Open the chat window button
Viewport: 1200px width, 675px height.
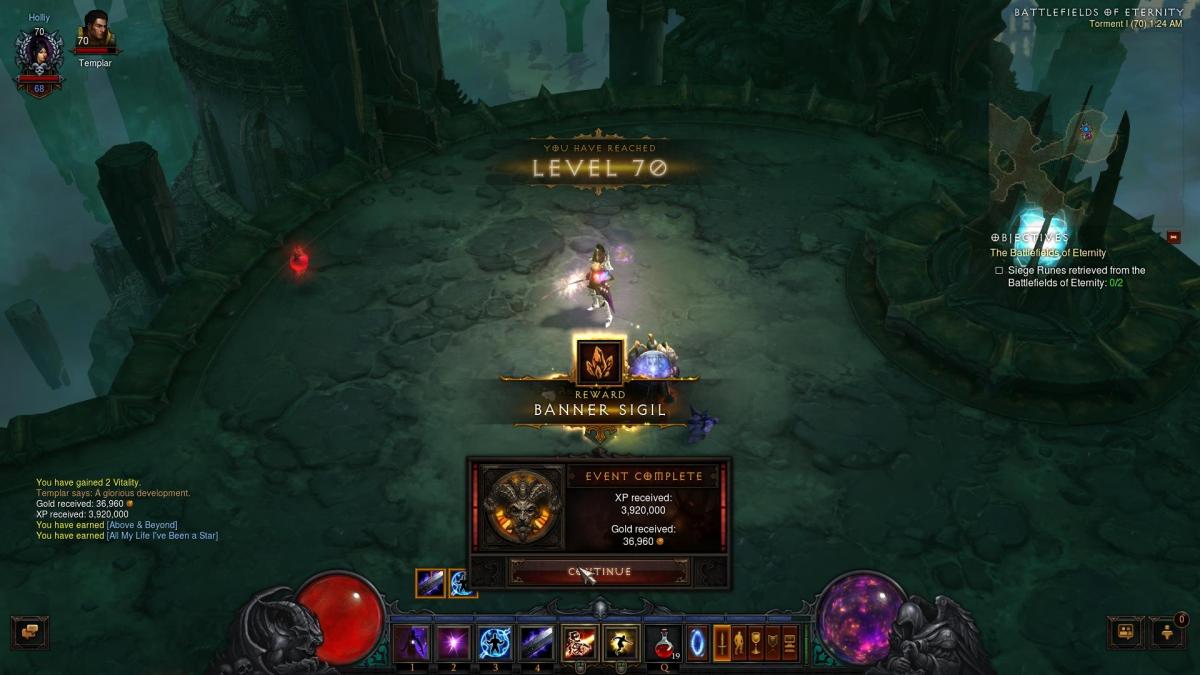click(30, 632)
